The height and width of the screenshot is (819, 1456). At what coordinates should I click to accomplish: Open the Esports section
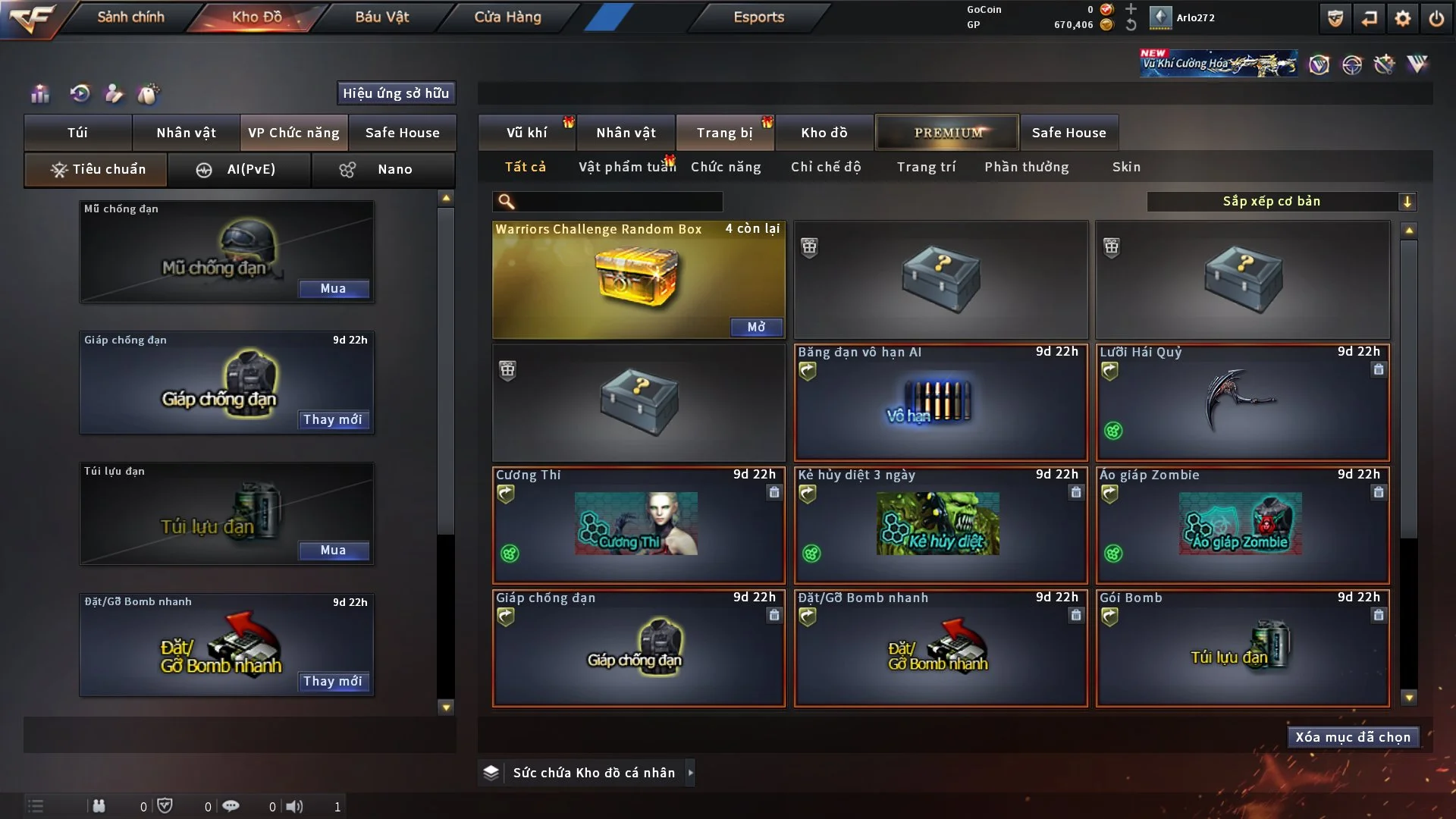758,17
